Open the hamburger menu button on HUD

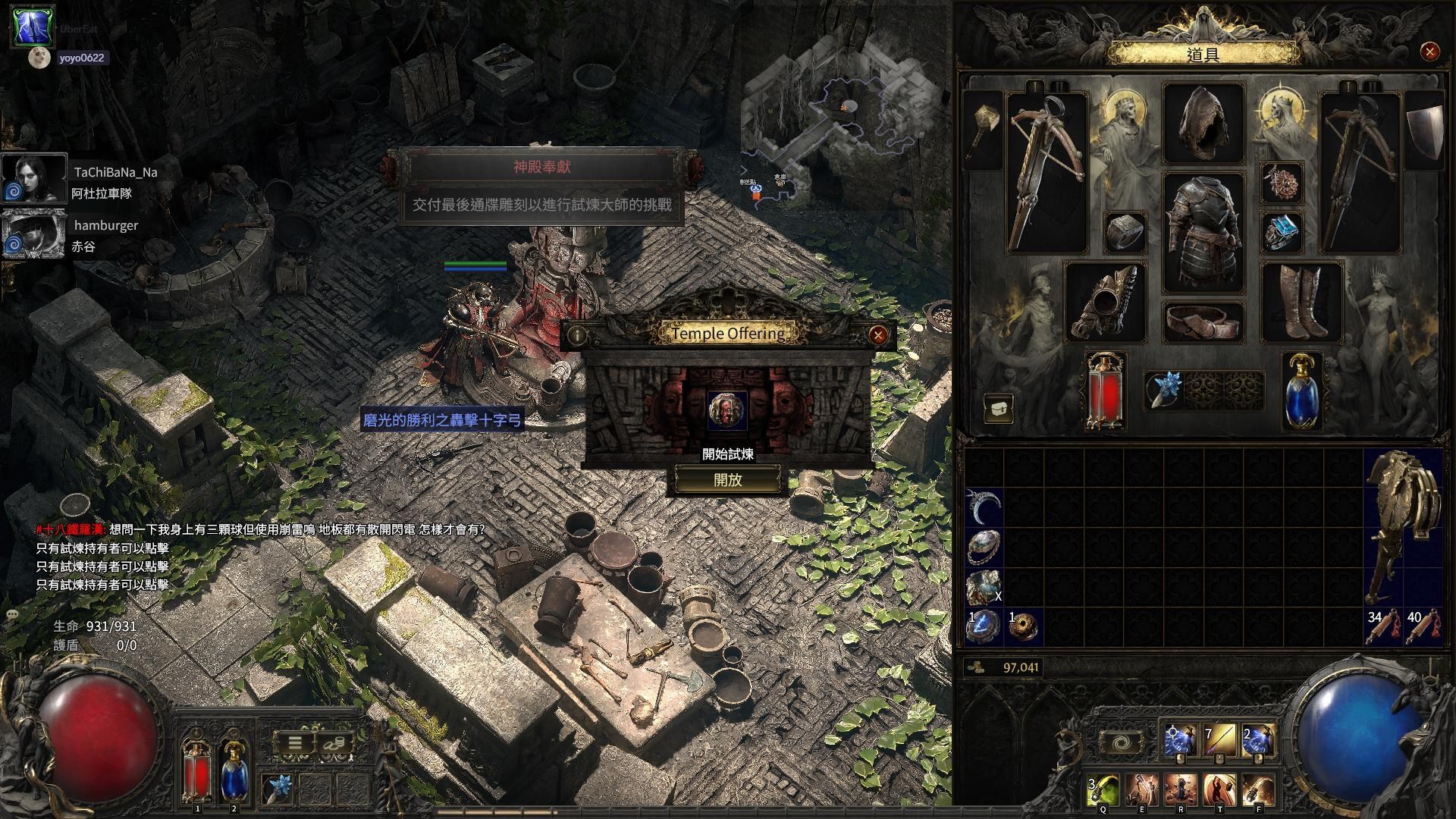295,743
